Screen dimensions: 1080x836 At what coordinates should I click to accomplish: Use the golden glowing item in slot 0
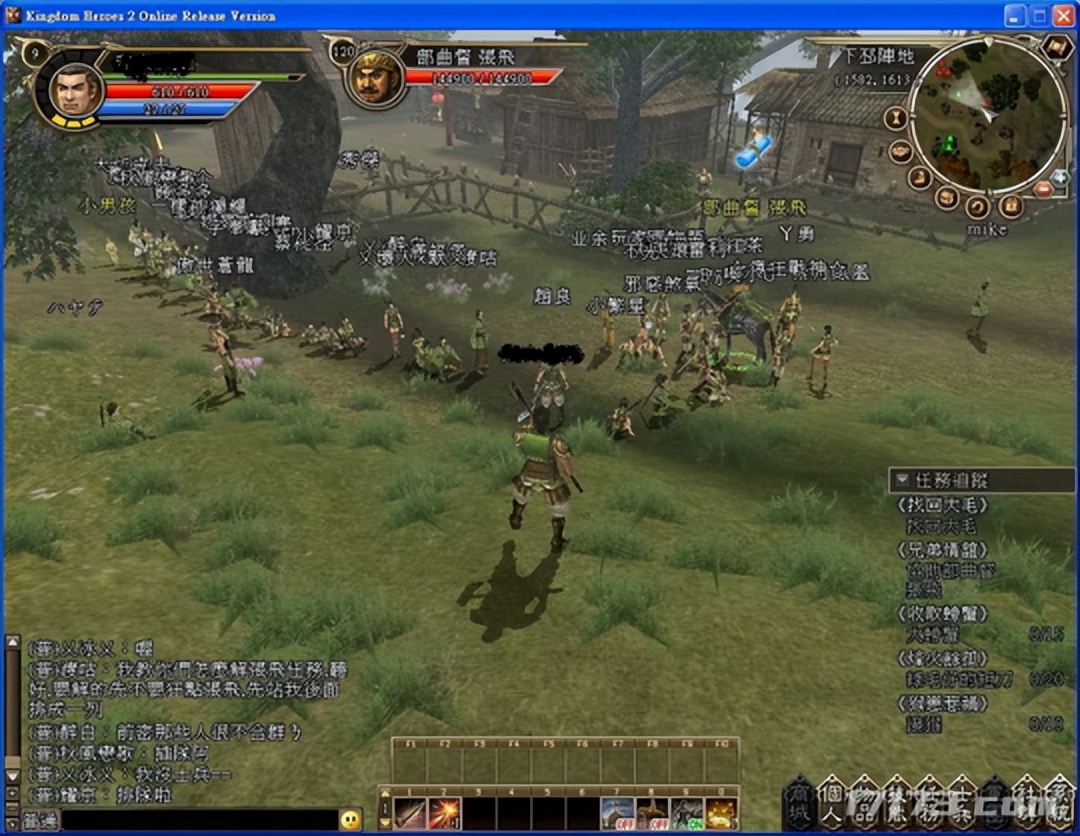click(x=720, y=813)
